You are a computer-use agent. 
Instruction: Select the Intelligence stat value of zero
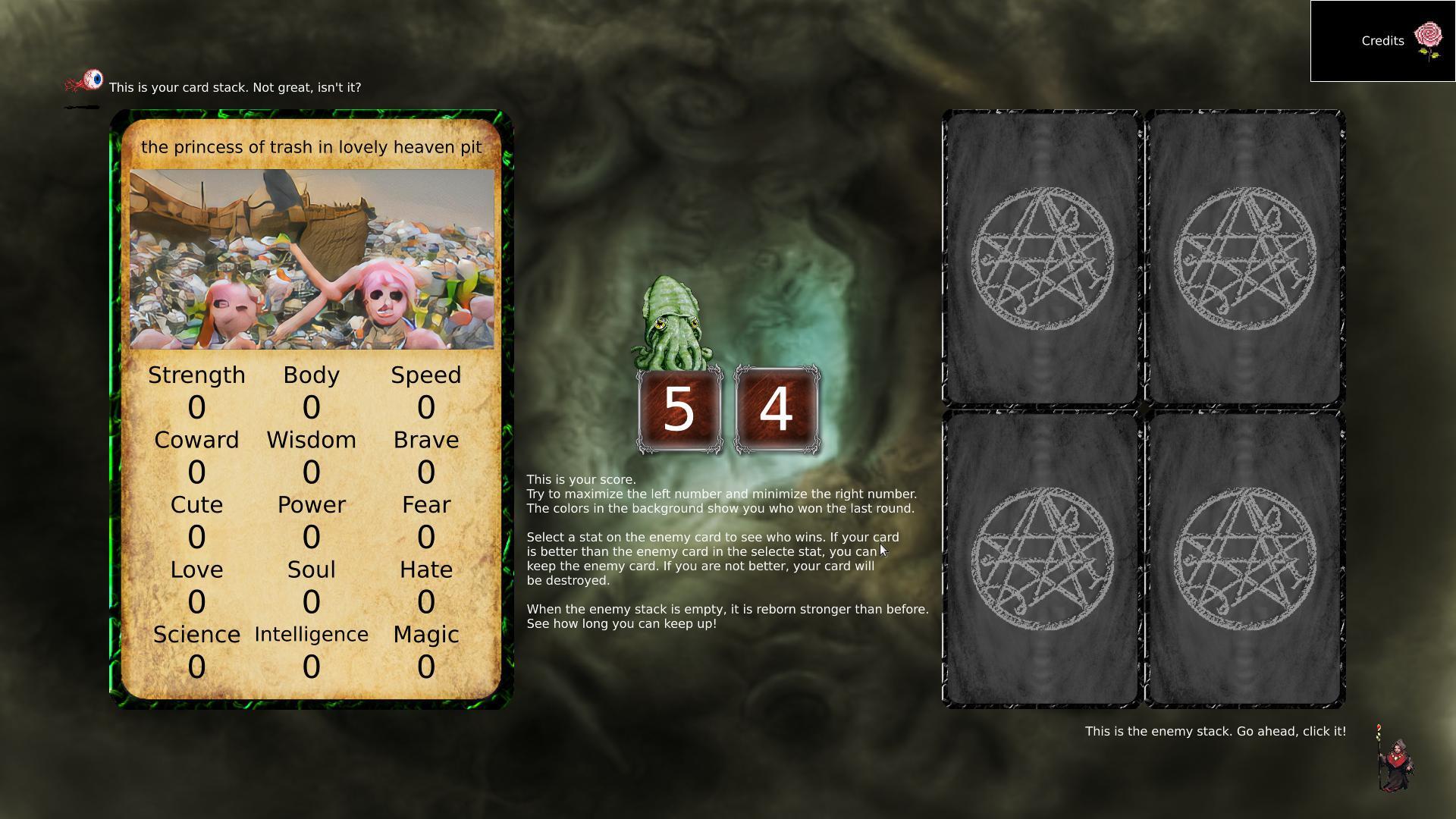point(312,667)
